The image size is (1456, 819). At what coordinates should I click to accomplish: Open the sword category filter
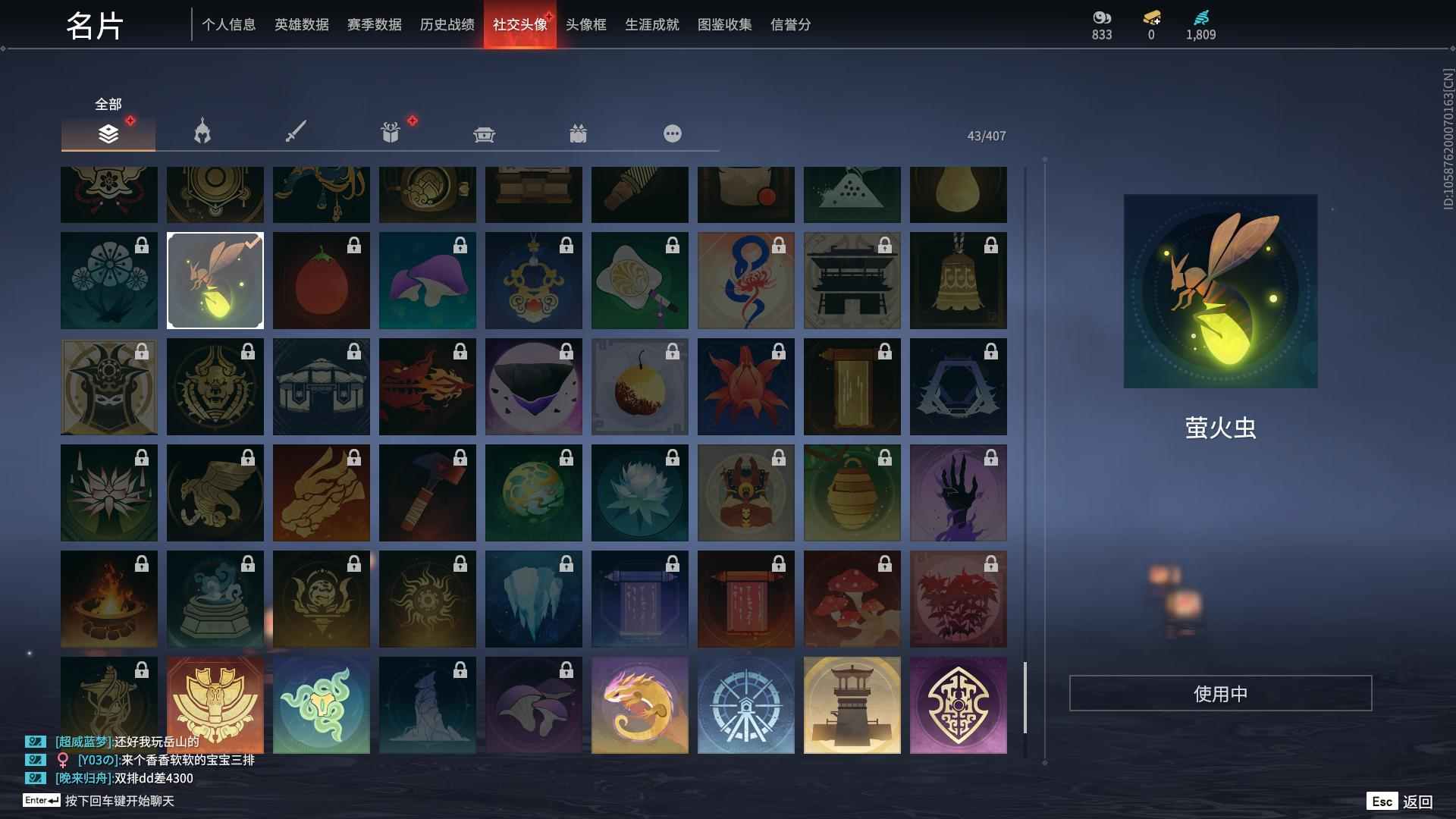(296, 133)
